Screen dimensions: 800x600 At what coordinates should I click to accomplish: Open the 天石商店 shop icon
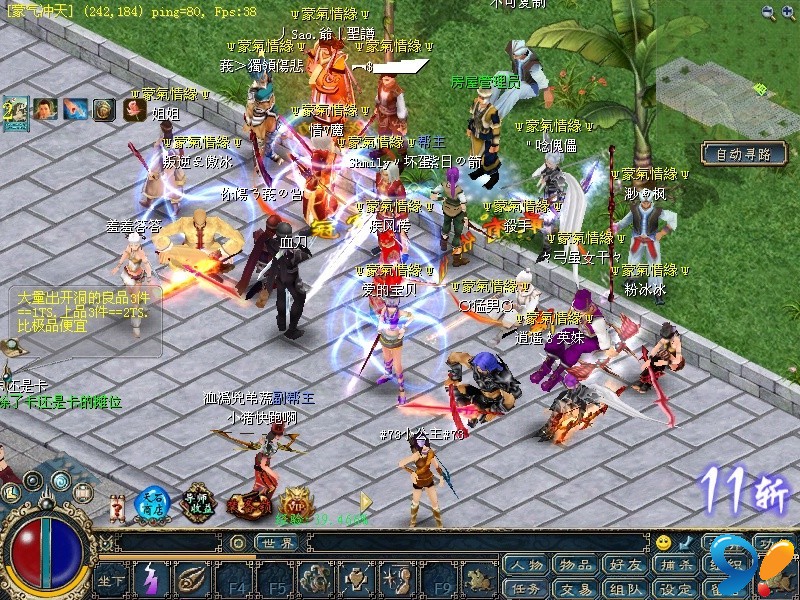coord(152,505)
